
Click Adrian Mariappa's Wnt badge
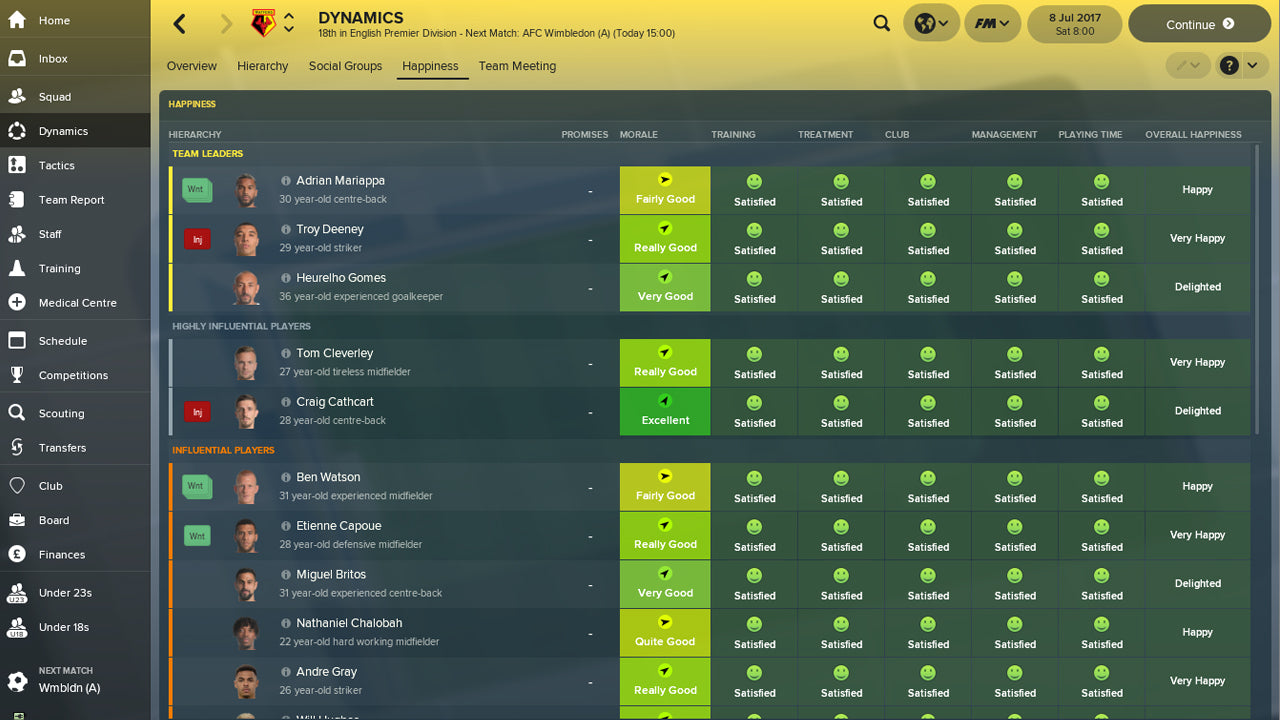point(197,189)
